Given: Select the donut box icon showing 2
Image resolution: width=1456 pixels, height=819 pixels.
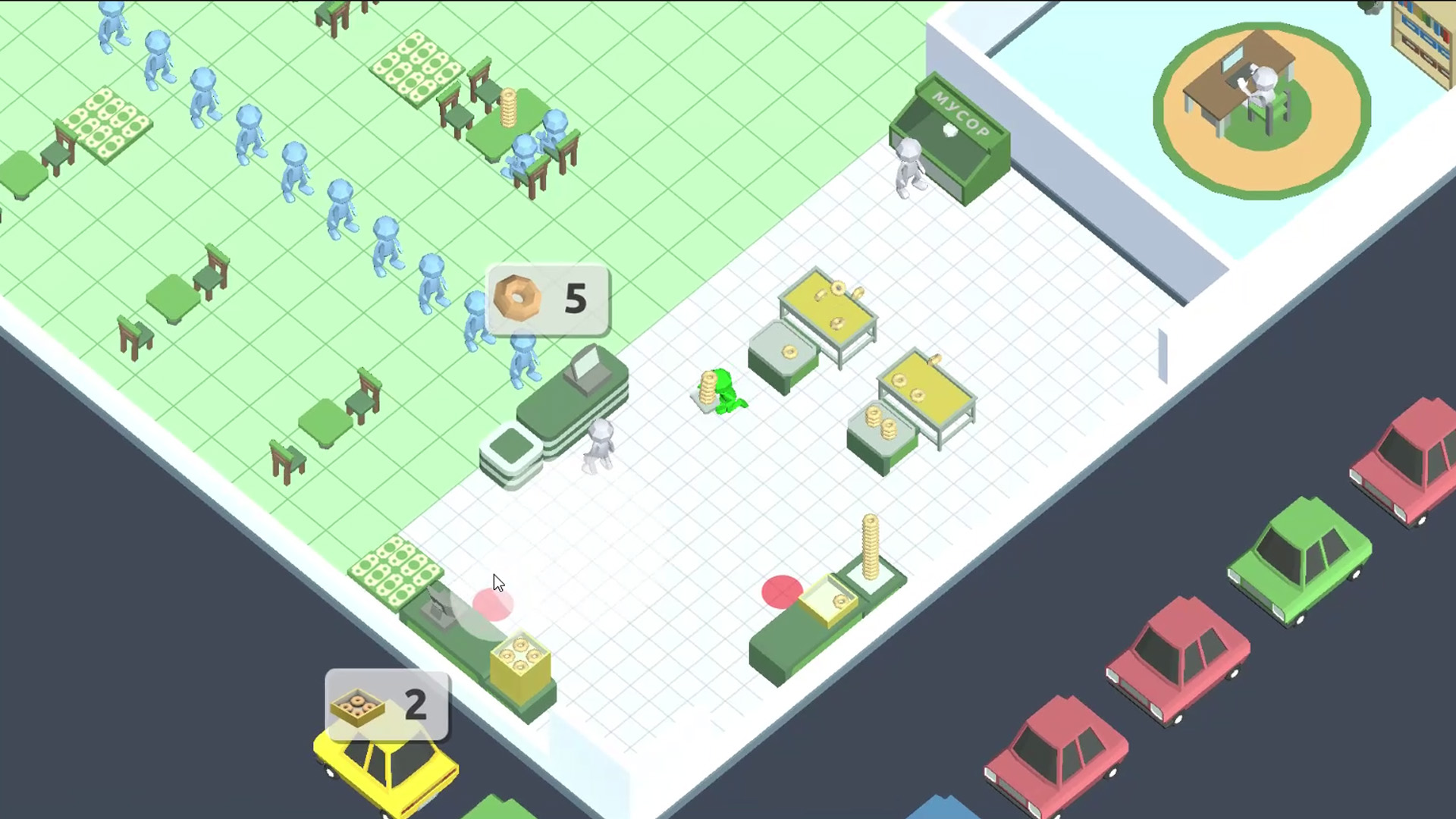Looking at the screenshot, I should coord(358,705).
